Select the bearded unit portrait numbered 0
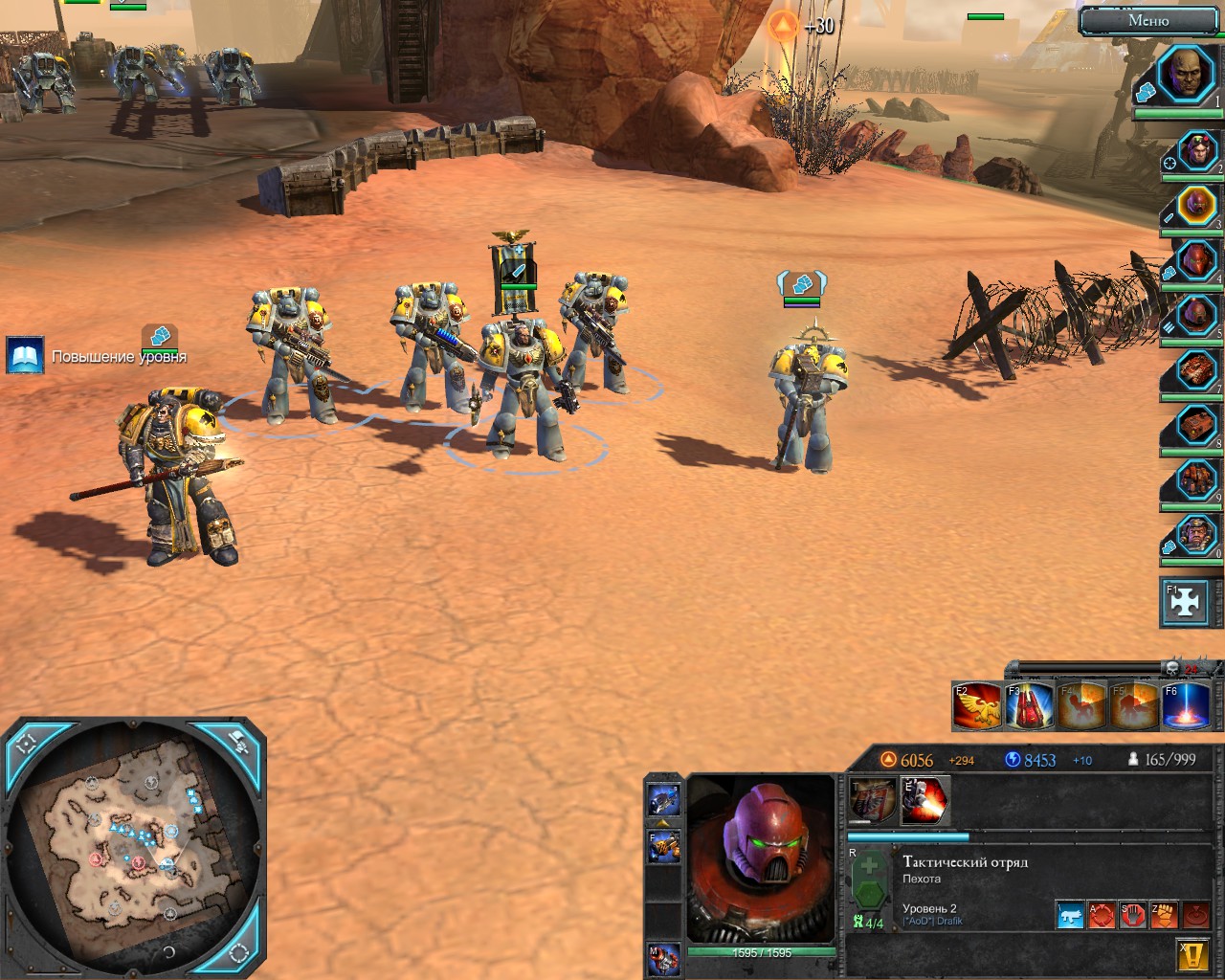Screen dimensions: 1225x980 point(1196,532)
